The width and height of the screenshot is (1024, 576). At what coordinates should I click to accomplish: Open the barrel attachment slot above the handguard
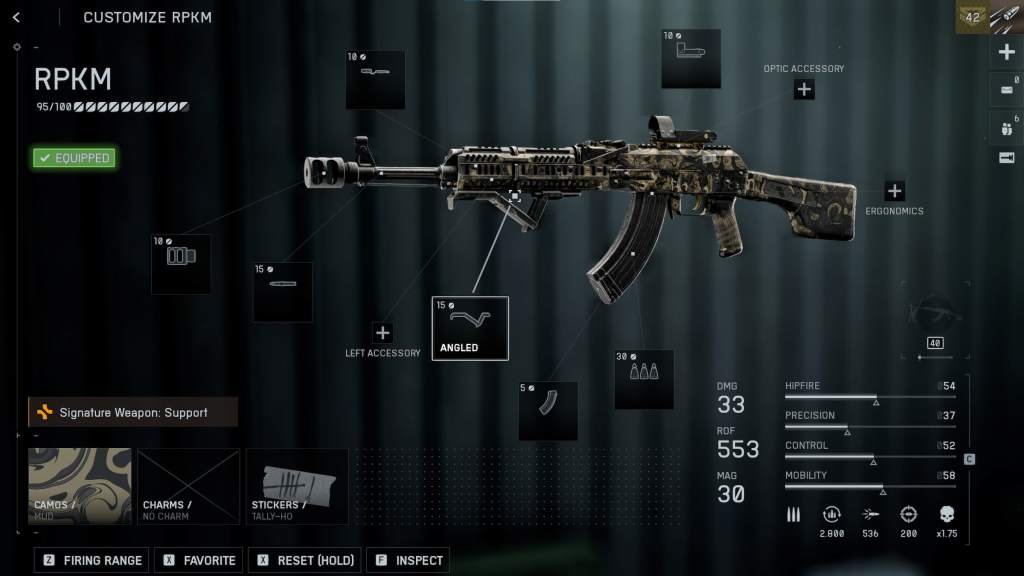[375, 80]
